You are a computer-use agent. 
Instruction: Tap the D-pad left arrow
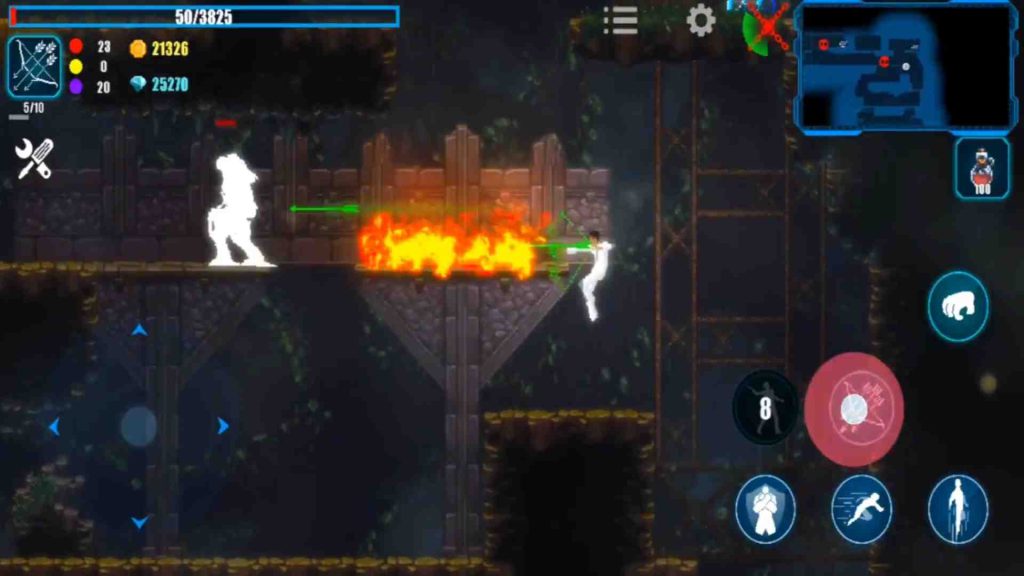(x=54, y=427)
